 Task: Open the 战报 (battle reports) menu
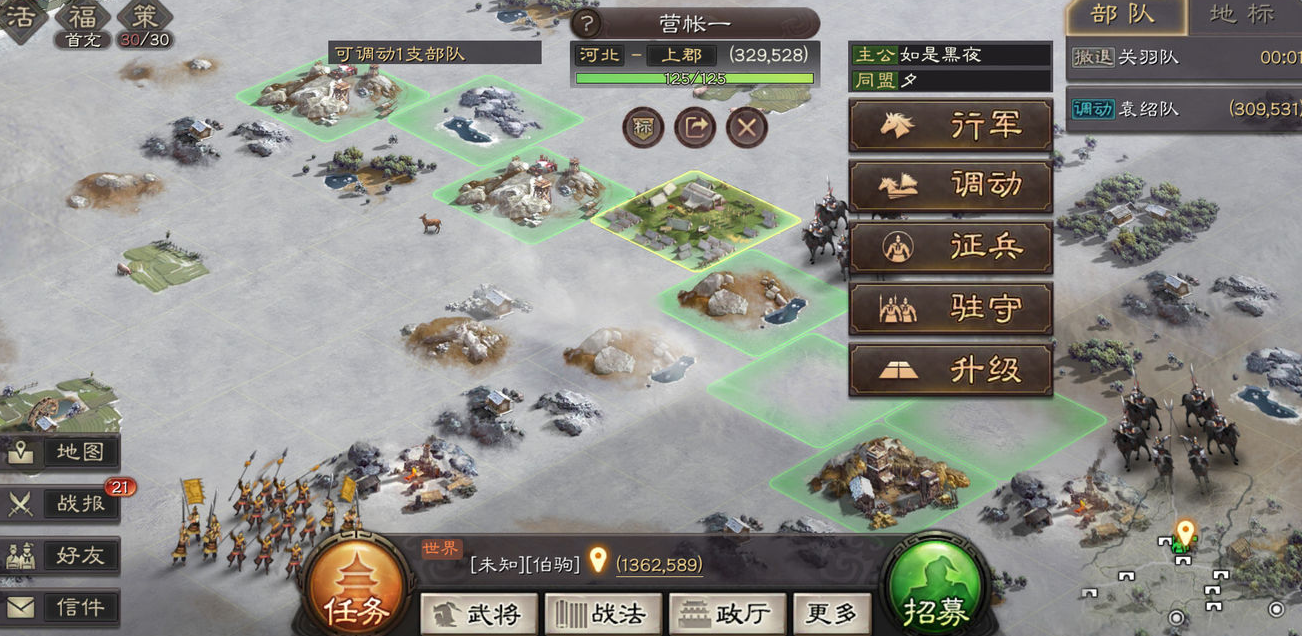pos(61,504)
